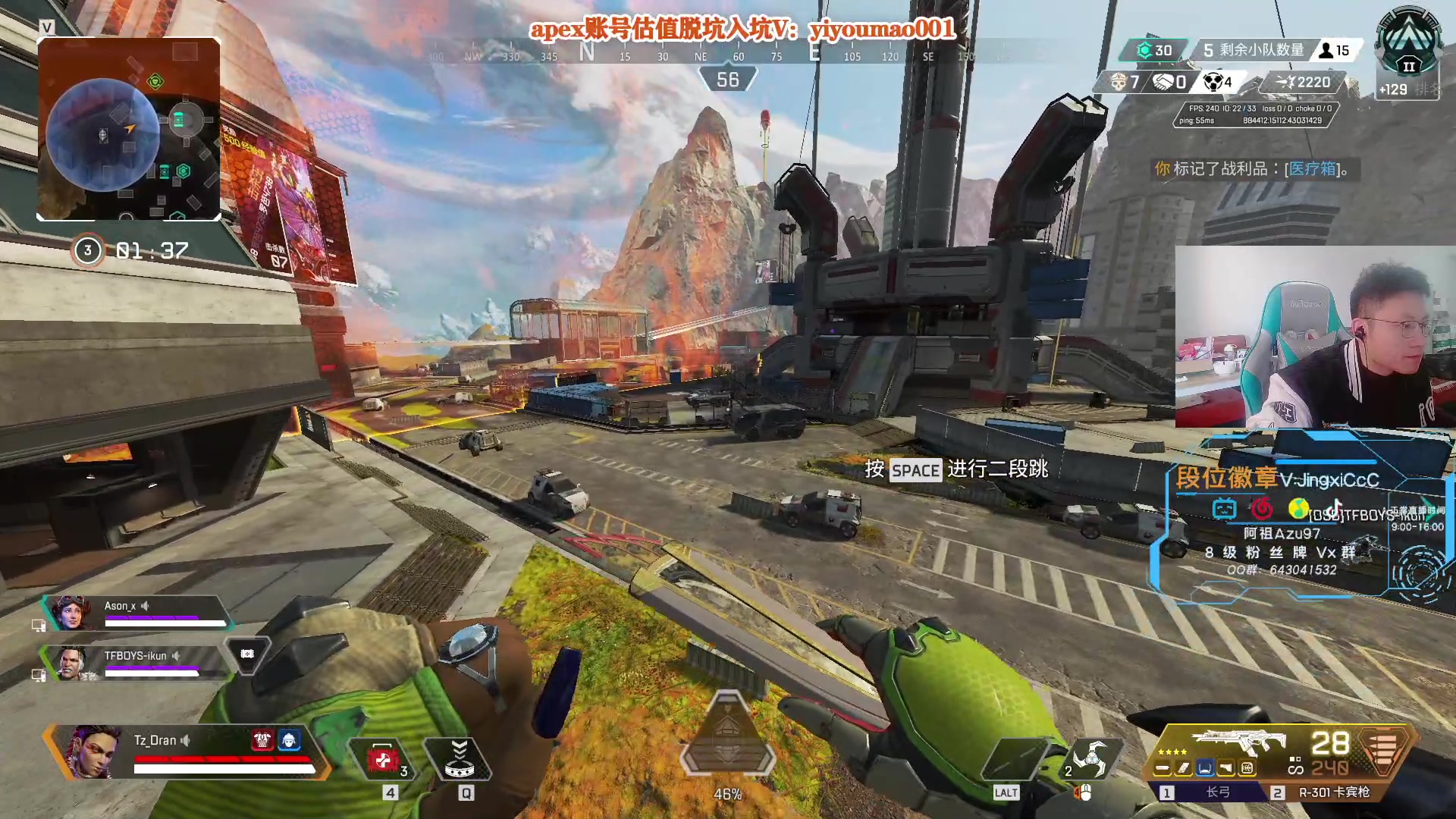
Task: Click the streamer webcam overlay
Action: (1314, 337)
